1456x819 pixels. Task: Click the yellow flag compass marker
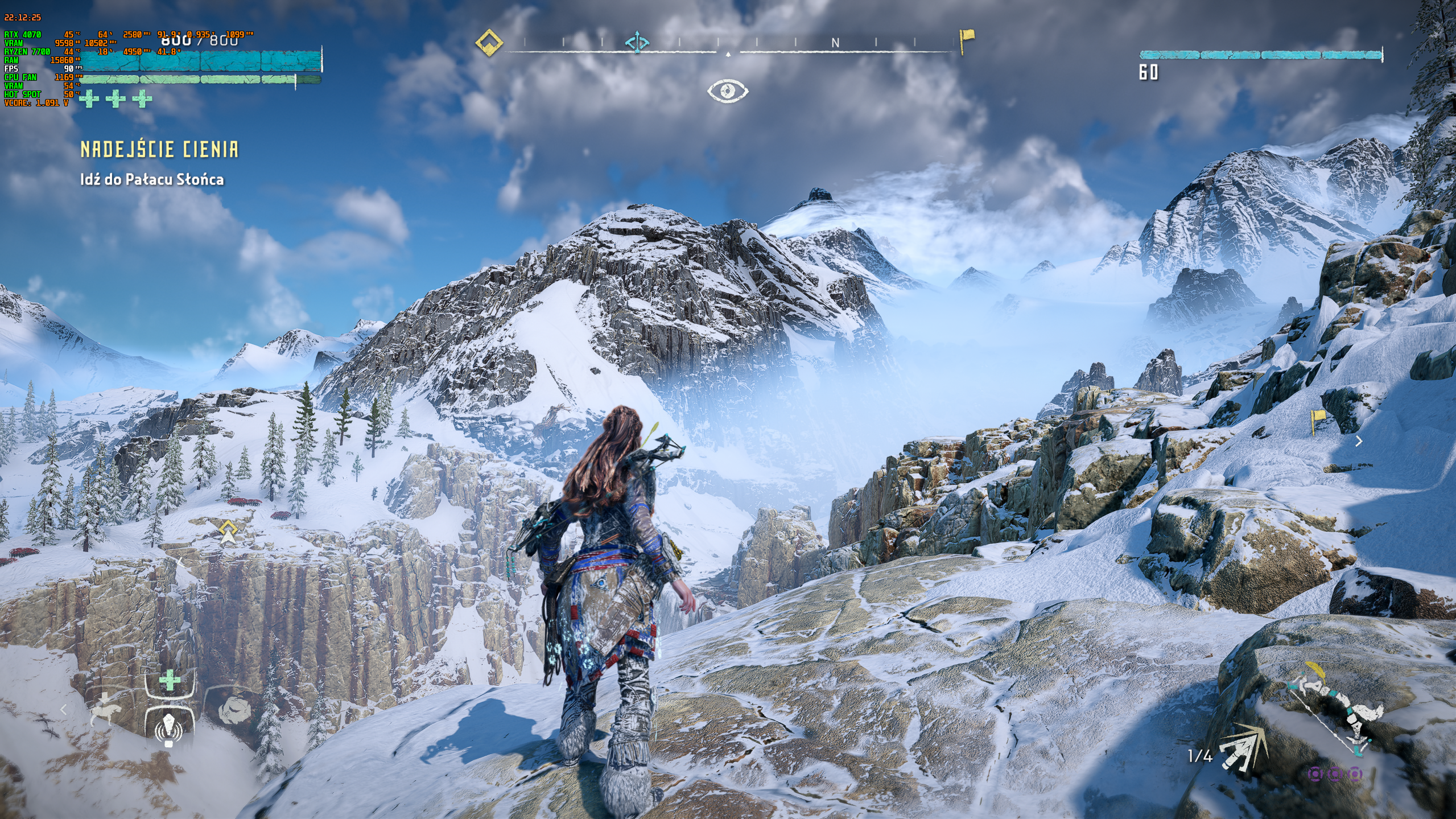pos(966,41)
